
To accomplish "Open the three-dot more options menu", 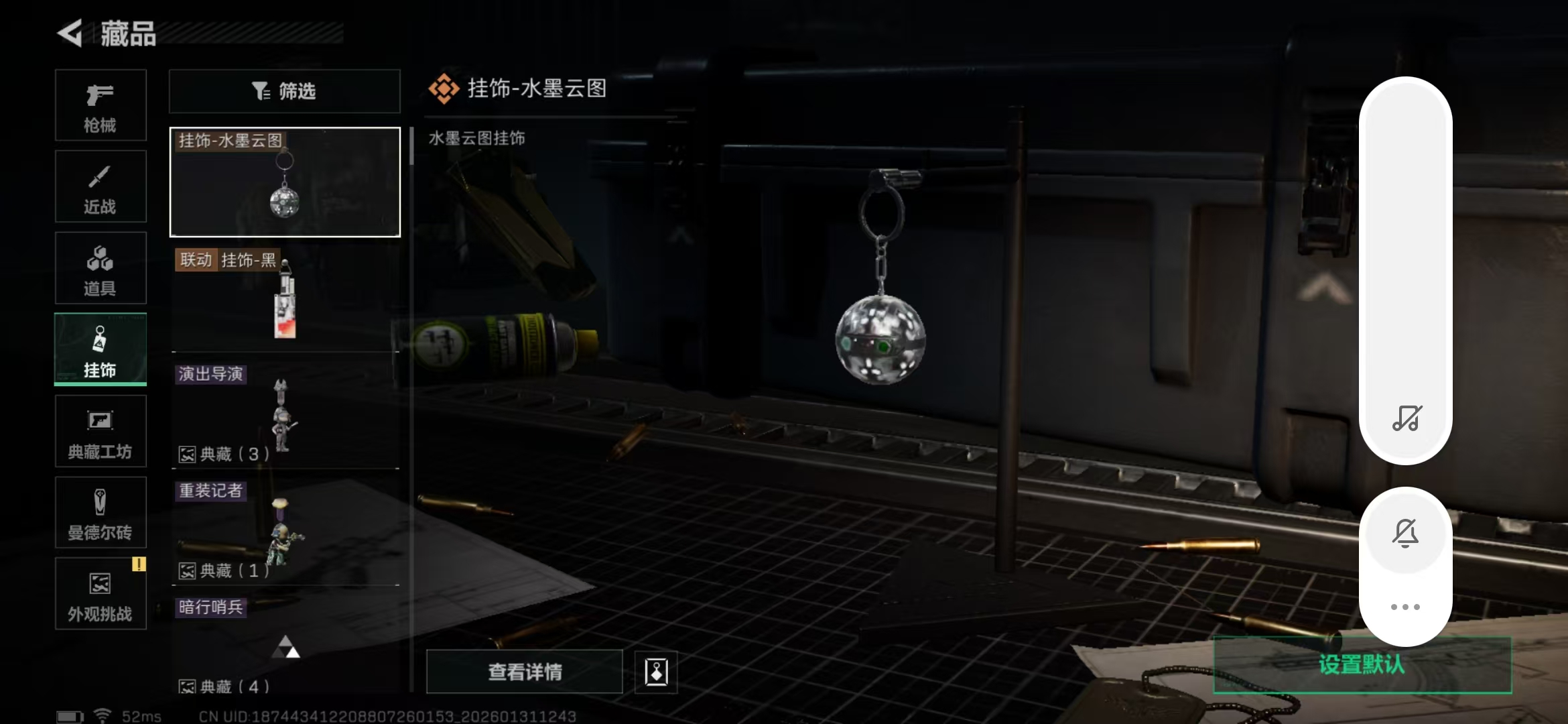I will [1406, 605].
